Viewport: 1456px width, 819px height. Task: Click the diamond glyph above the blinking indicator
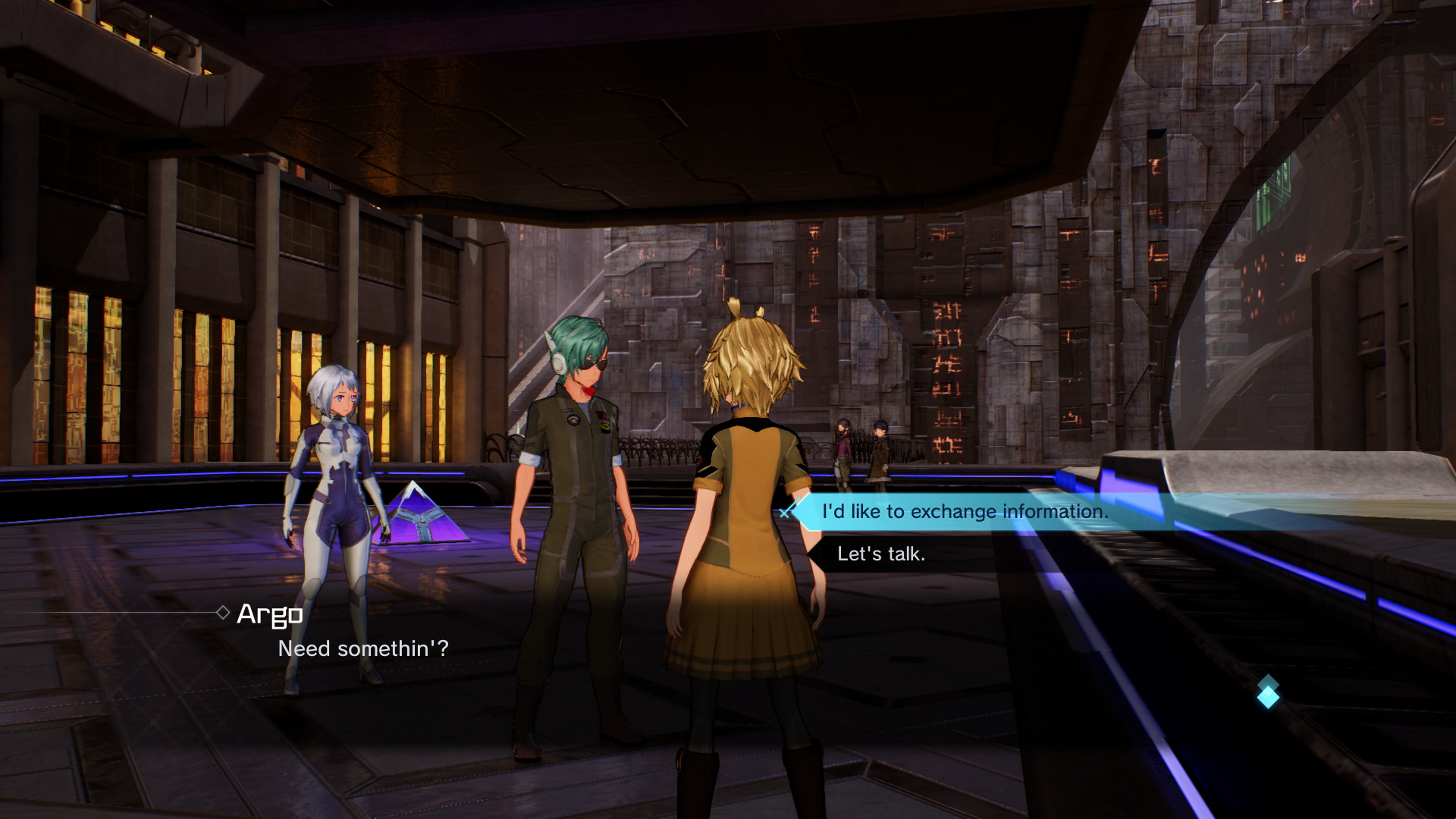coord(1268,680)
